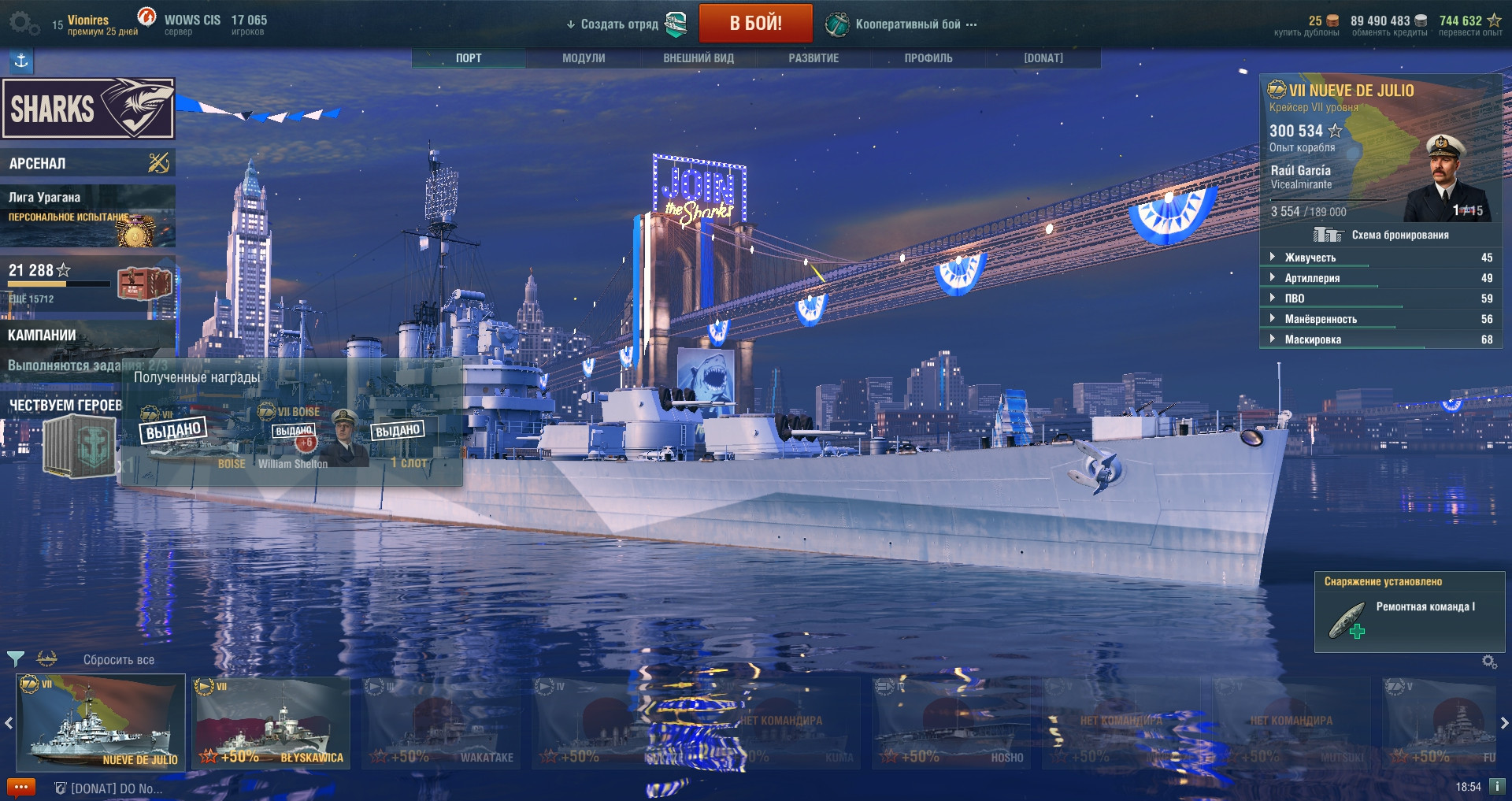Image resolution: width=1512 pixels, height=801 pixels.
Task: Expand the Живучесть ship stats
Action: (x=1310, y=258)
